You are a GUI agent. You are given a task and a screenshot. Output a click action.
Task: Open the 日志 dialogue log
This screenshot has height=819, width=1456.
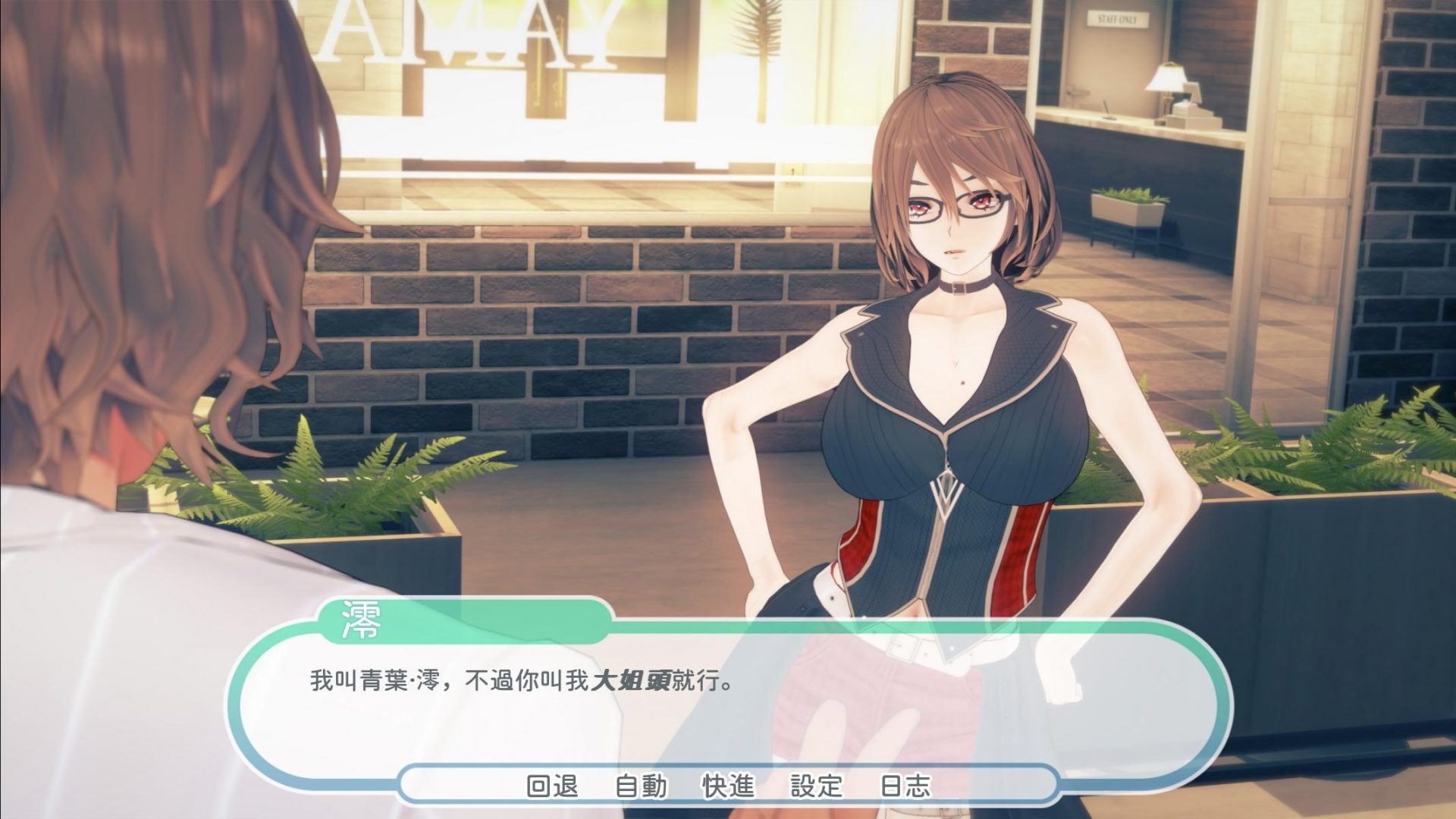[907, 787]
